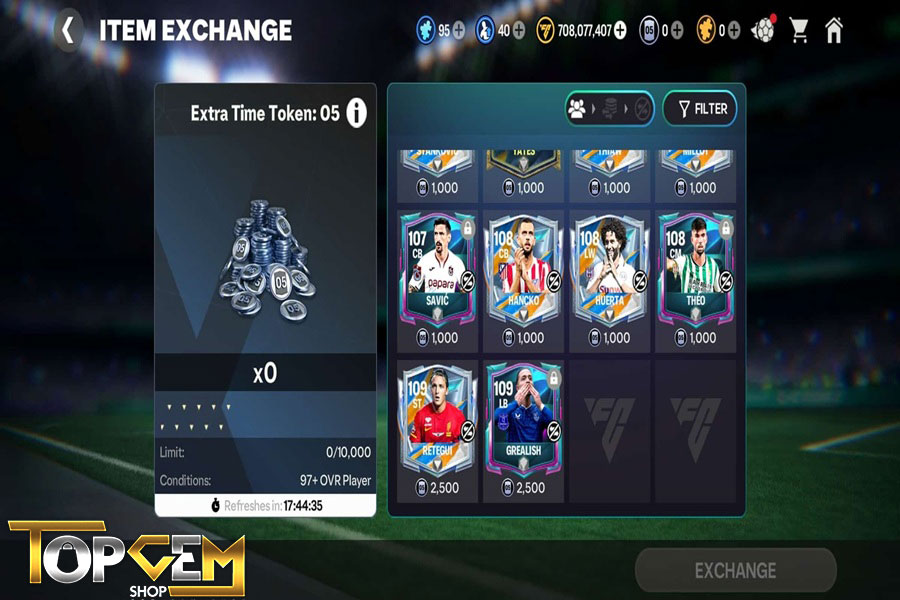Open the shopping cart store

[x=799, y=30]
